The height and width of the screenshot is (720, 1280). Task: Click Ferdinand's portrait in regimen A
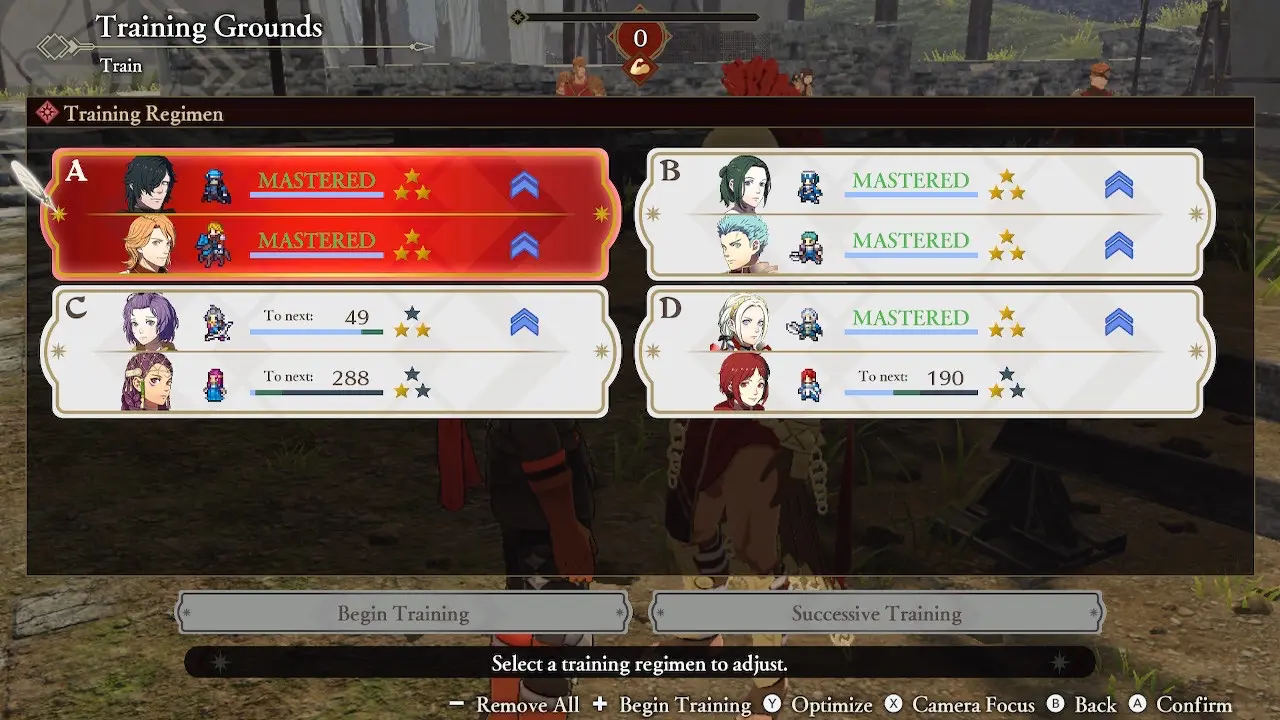[x=150, y=245]
